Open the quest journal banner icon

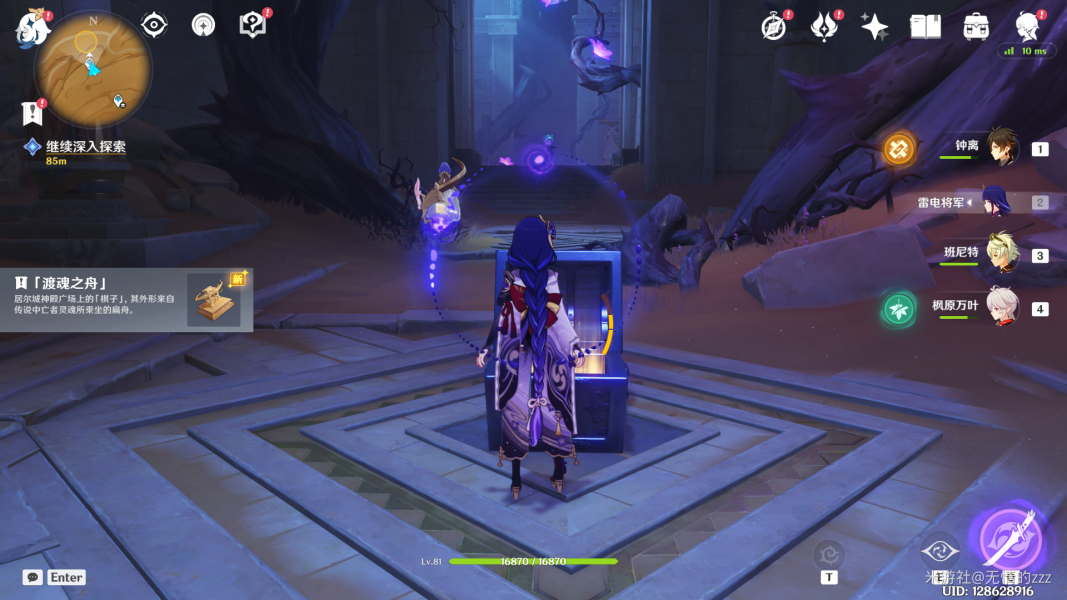(x=33, y=113)
